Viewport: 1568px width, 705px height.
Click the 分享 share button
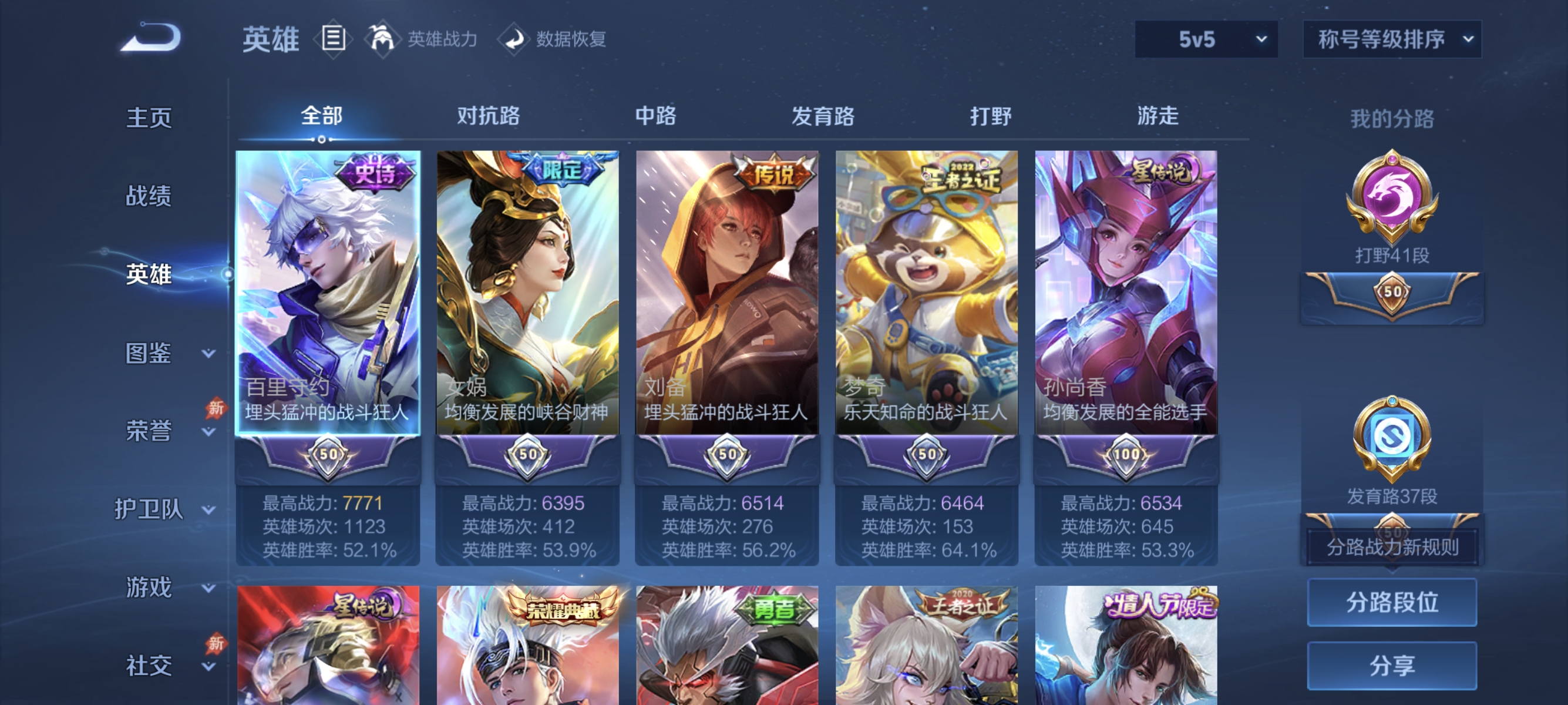click(1394, 666)
